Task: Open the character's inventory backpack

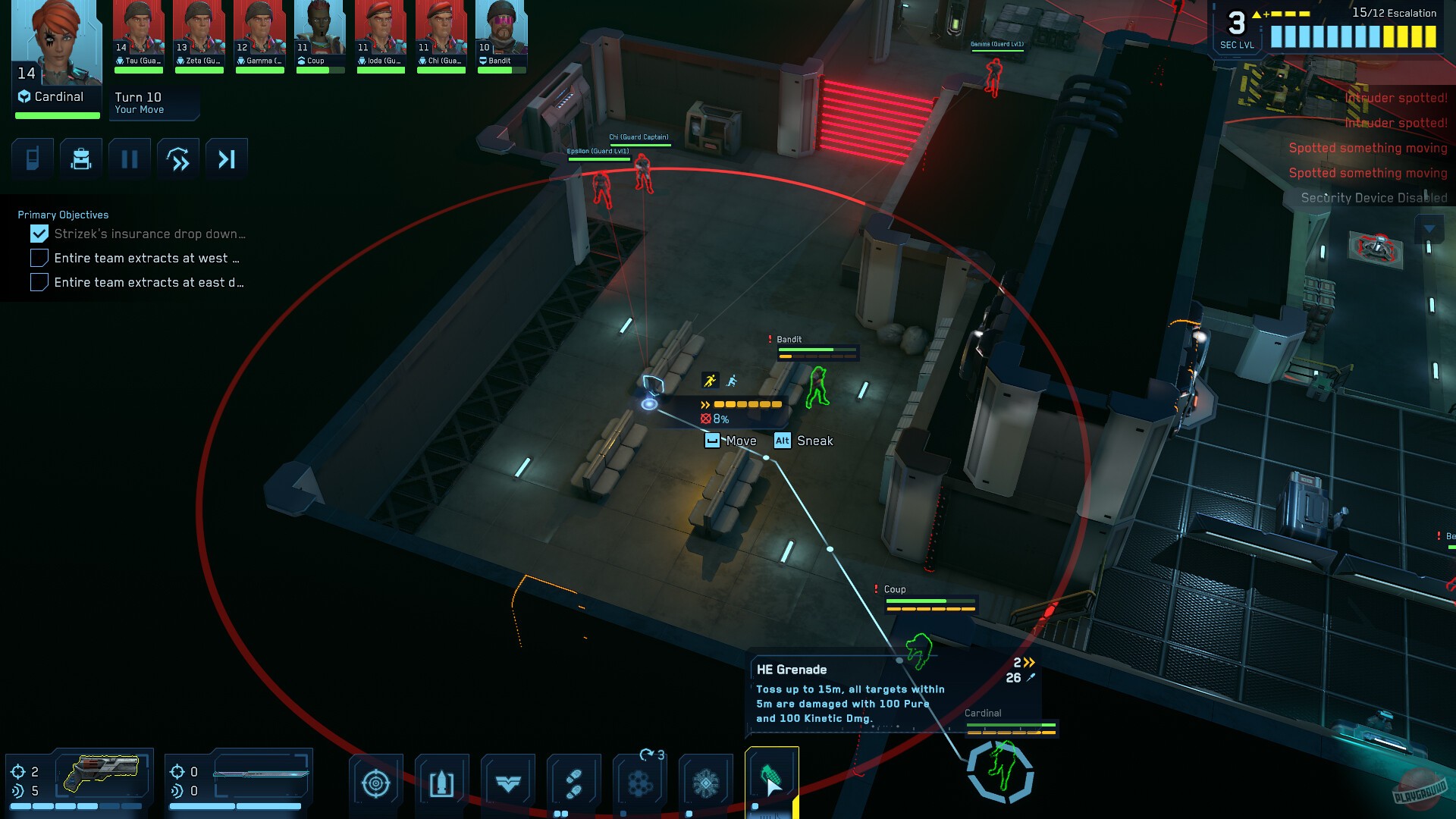Action: [81, 158]
